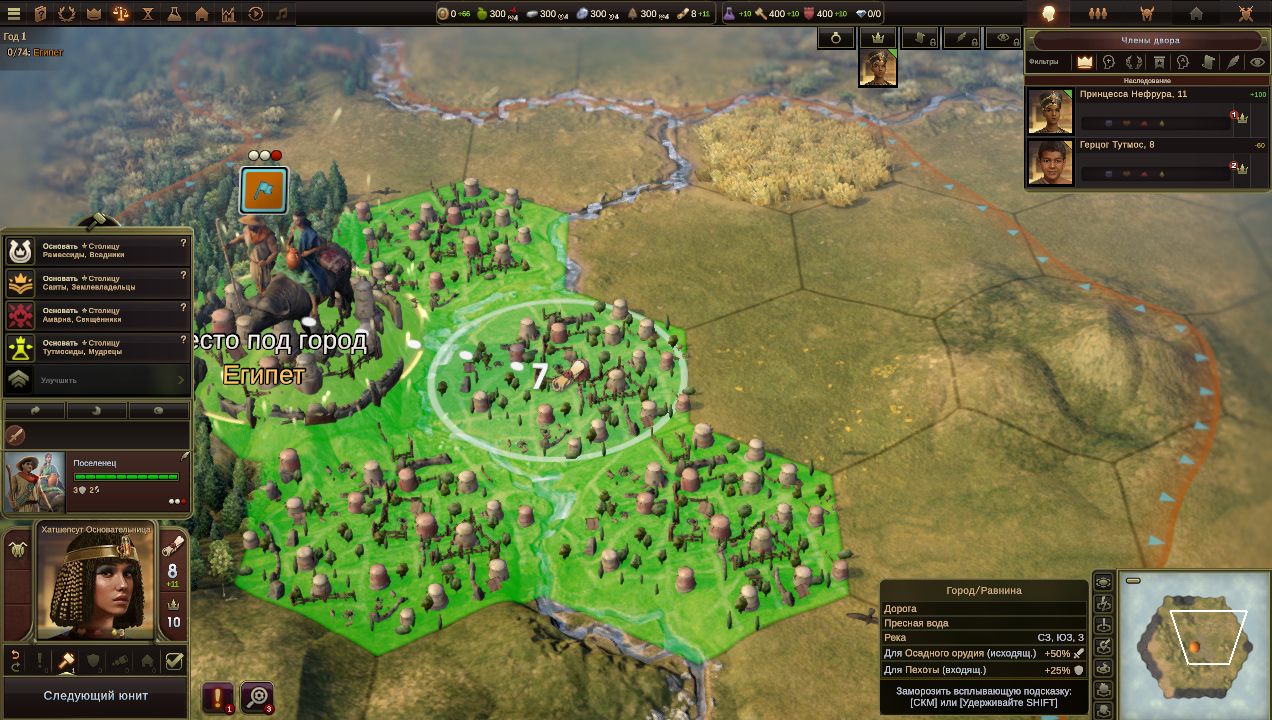
Task: Select Duke Thutmose in court list
Action: click(1050, 162)
